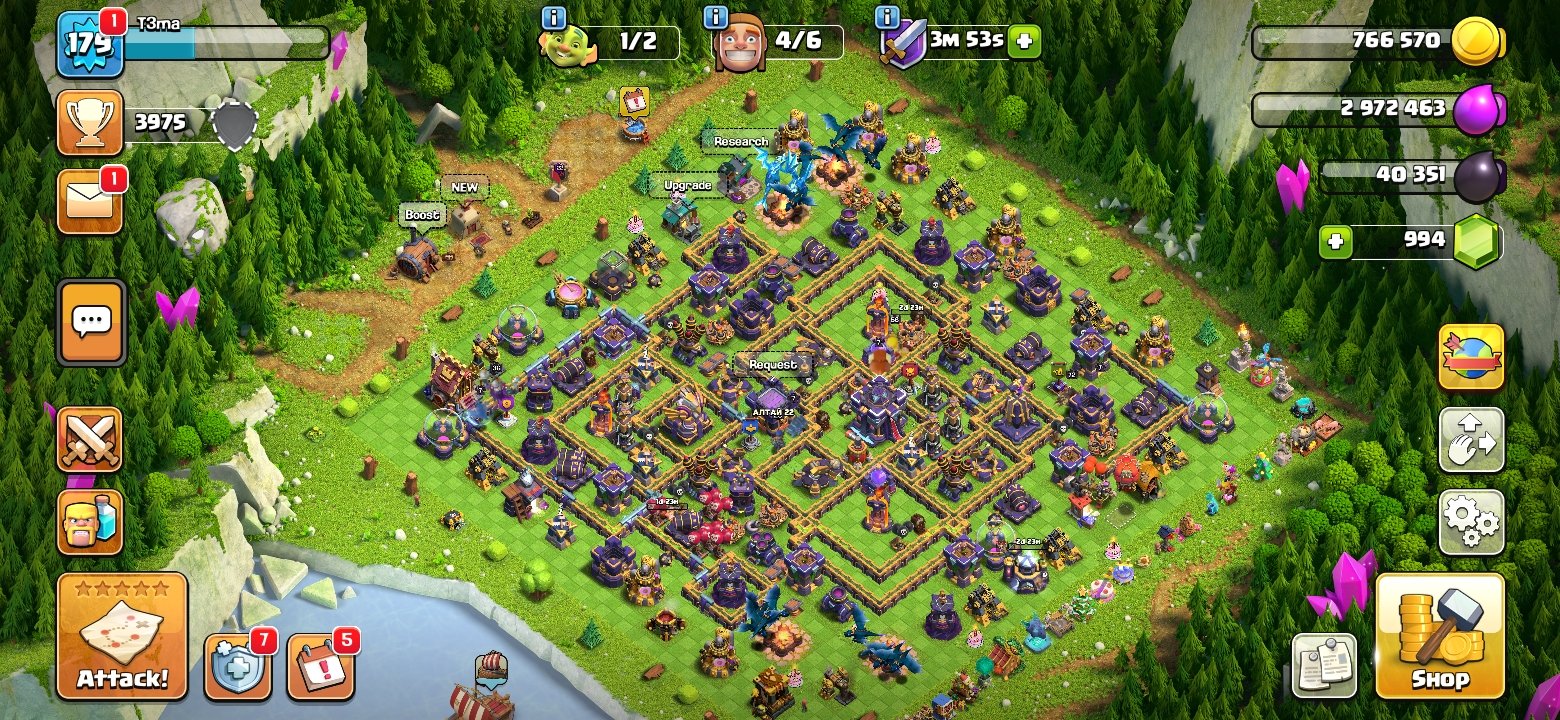The image size is (1560, 720).
Task: Tap the Boost label on the village building
Action: (x=423, y=214)
